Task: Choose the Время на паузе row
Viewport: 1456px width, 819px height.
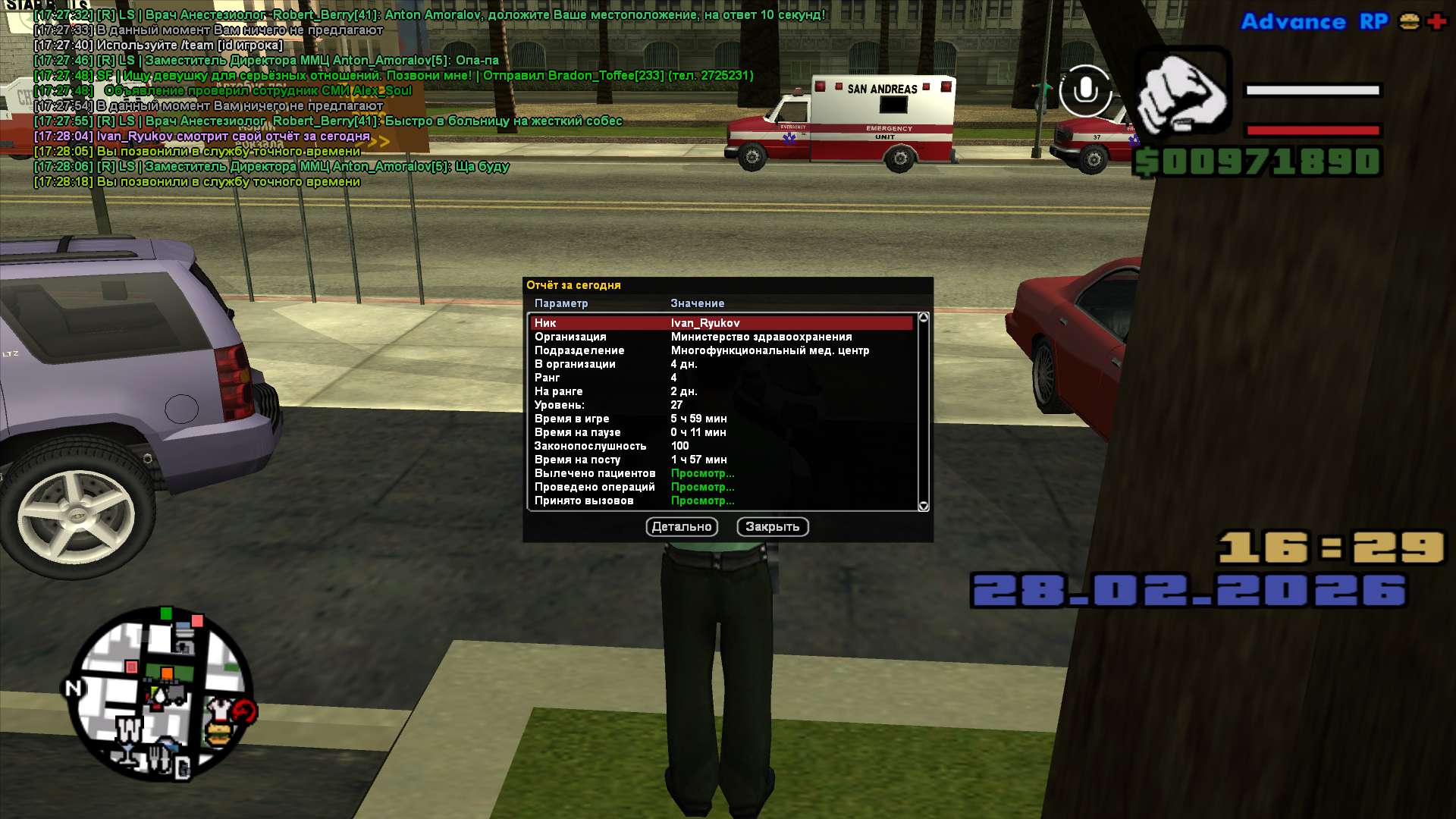Action: coord(720,432)
